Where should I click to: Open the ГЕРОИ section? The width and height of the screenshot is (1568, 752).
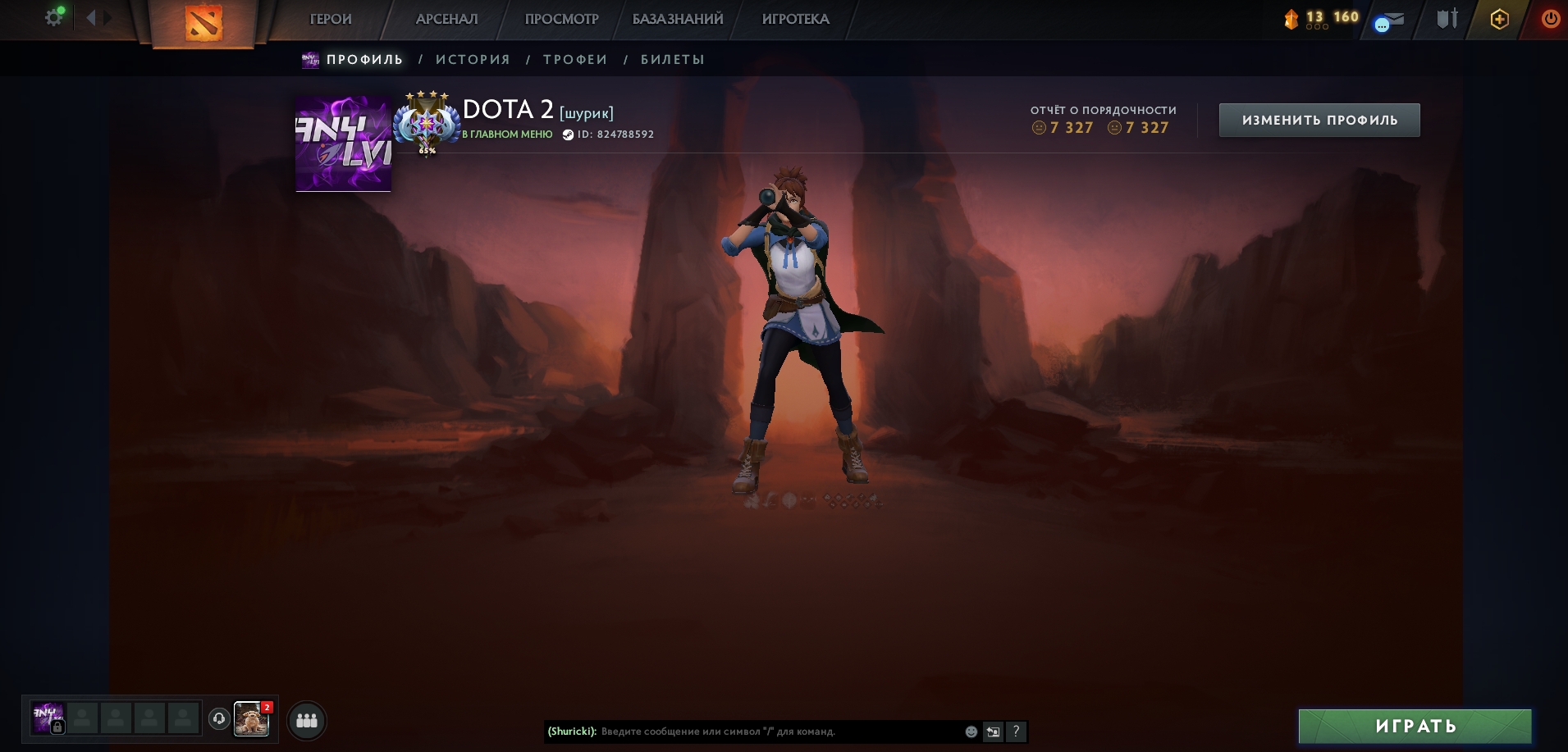pos(331,19)
